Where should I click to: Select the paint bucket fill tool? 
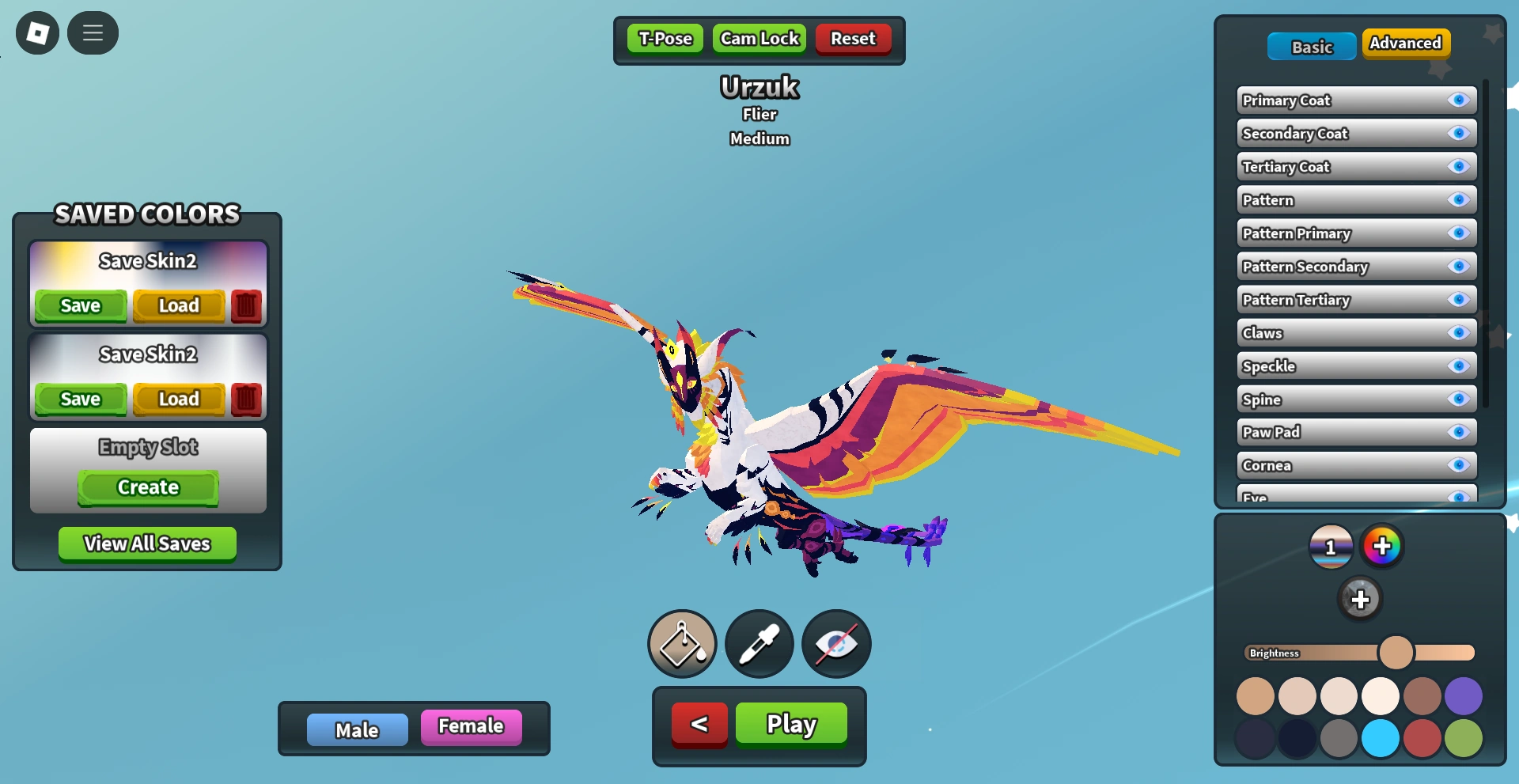[681, 644]
